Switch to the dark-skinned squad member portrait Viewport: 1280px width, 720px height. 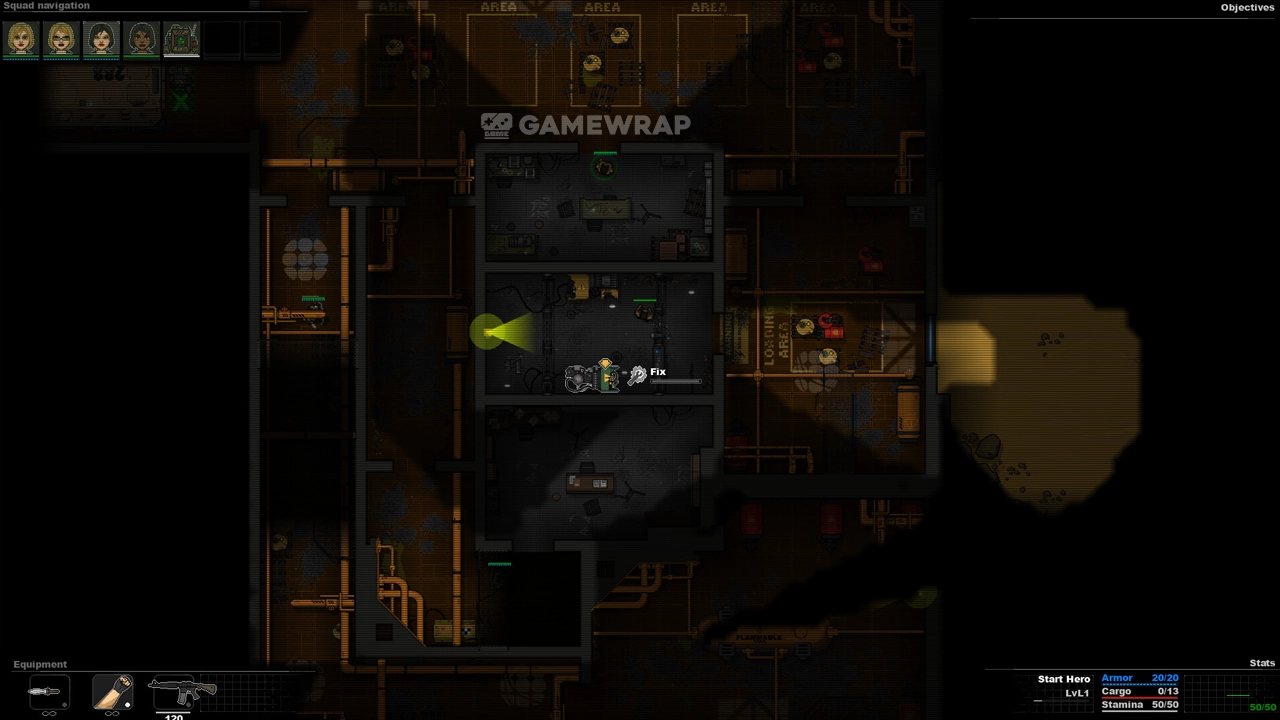(x=141, y=39)
